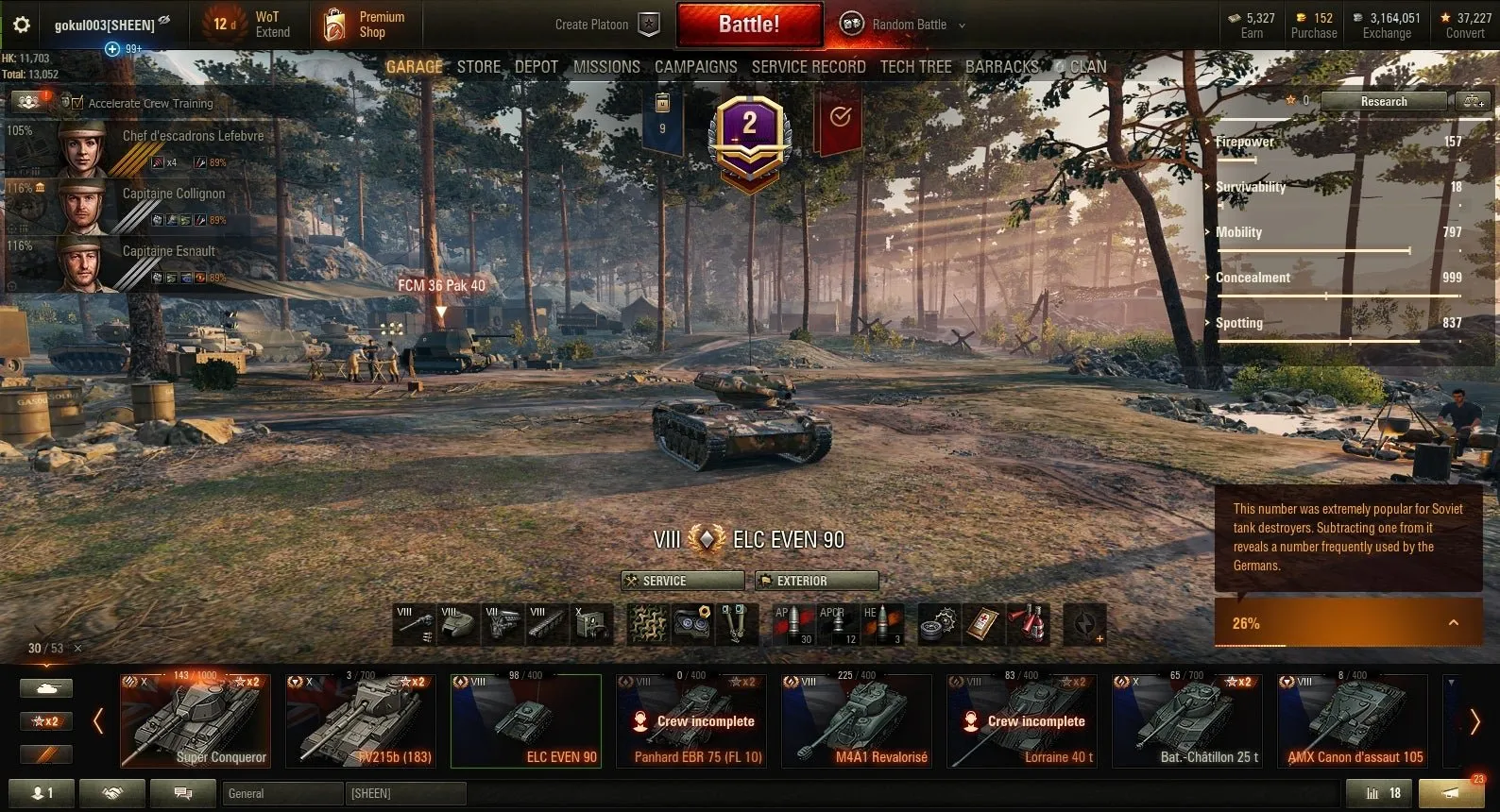Go to the Service Record tab
Screen dimensions: 1500x812
click(808, 67)
